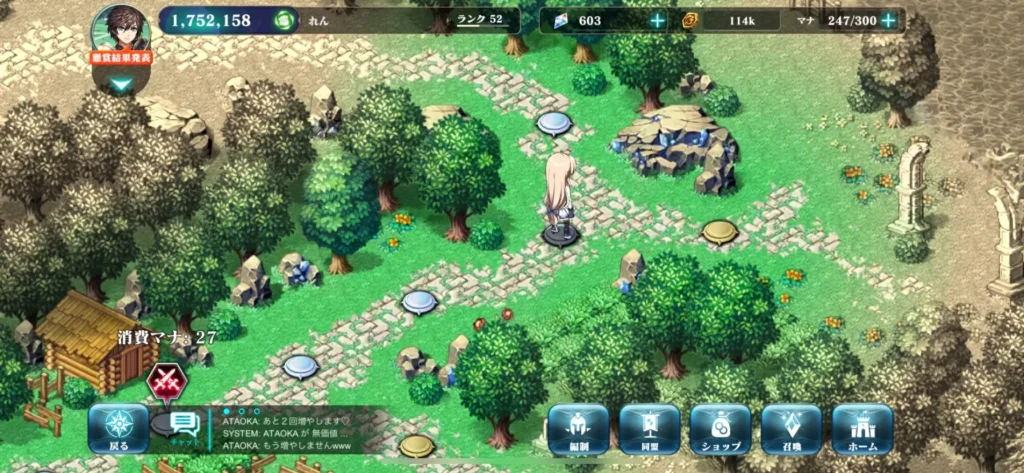Screen dimensions: 1024x473
Task: Open the 編制 formation menu
Action: 578,429
